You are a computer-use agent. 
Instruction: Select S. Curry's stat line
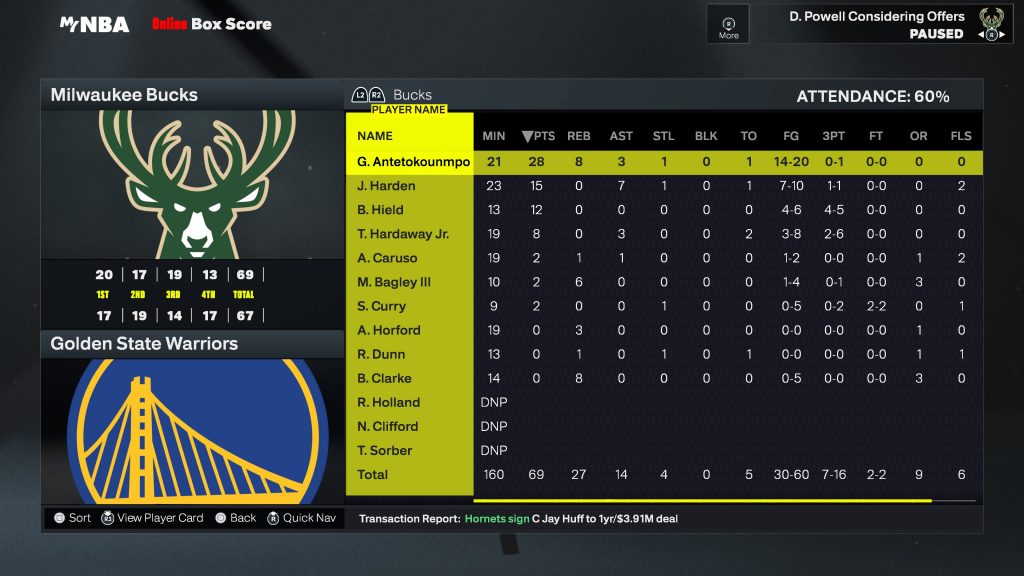point(381,306)
